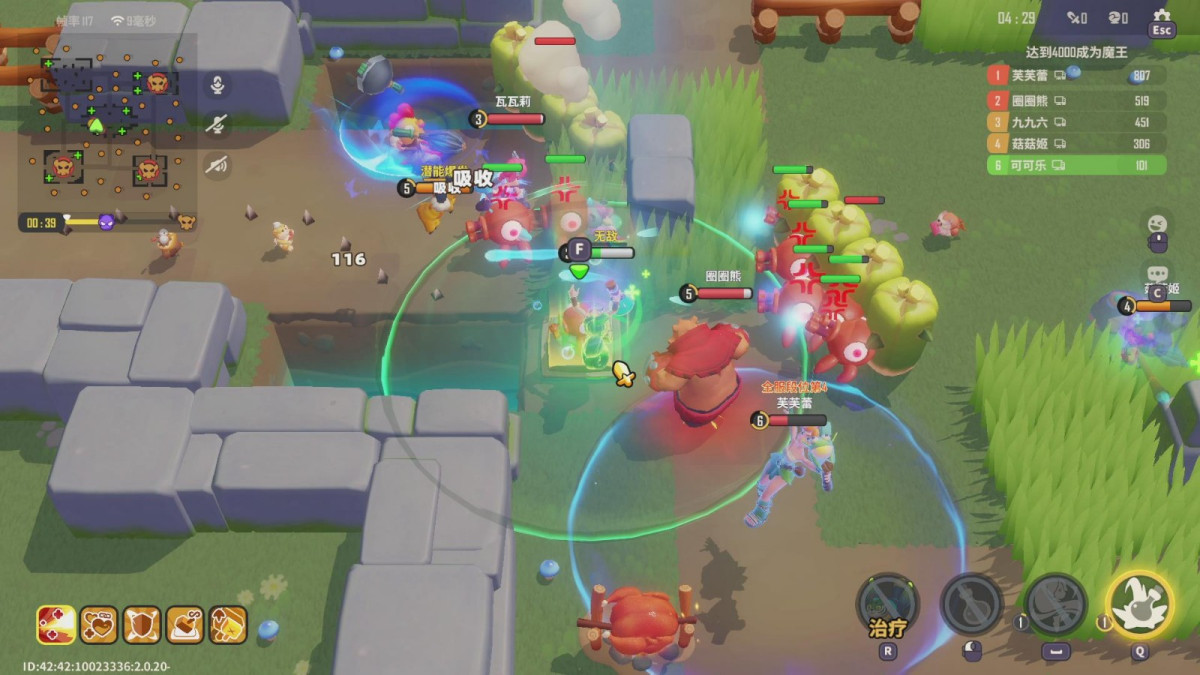1200x675 pixels.
Task: Select the shield buff icon
Action: [142, 625]
